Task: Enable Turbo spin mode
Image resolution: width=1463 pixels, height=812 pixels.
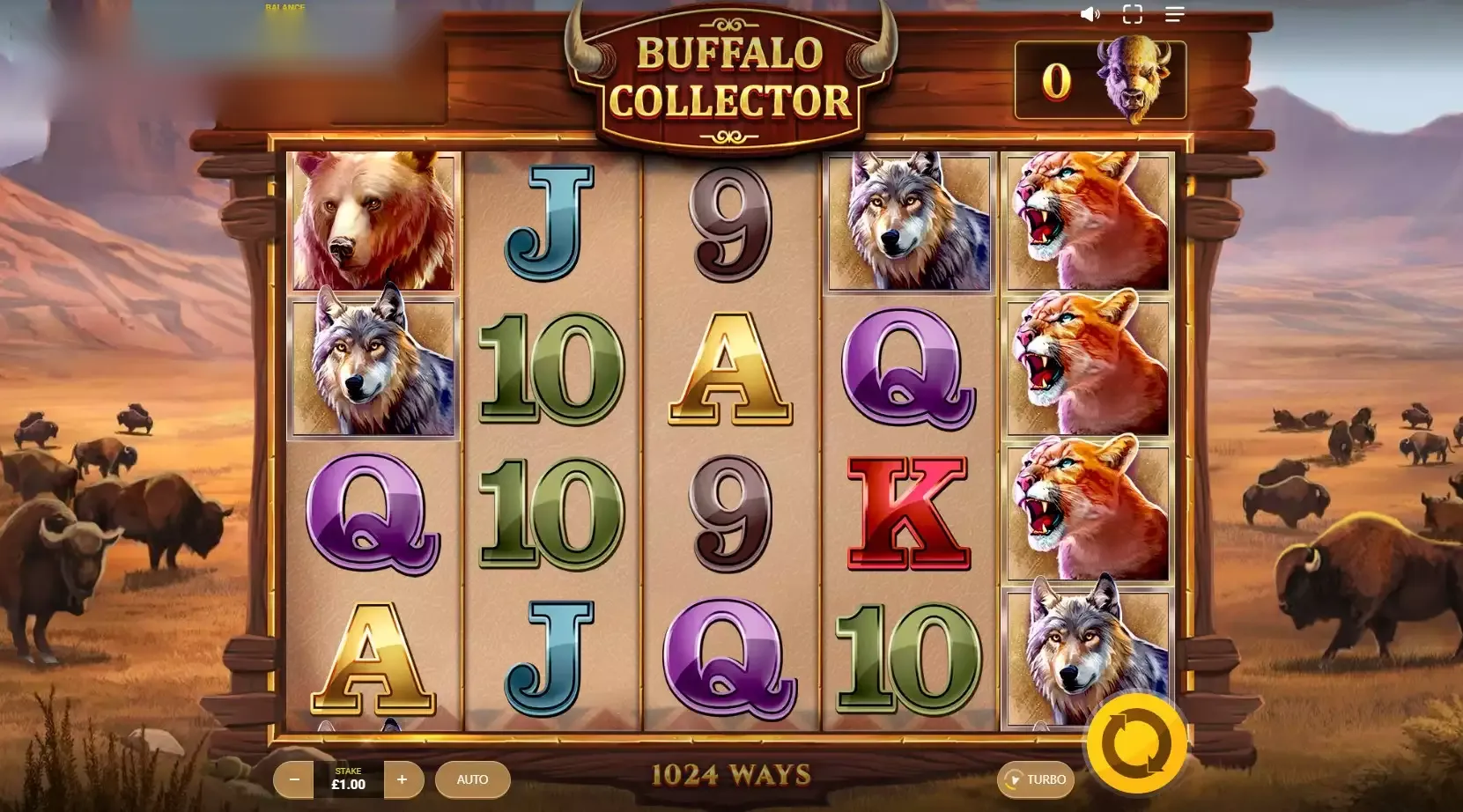Action: click(1038, 779)
